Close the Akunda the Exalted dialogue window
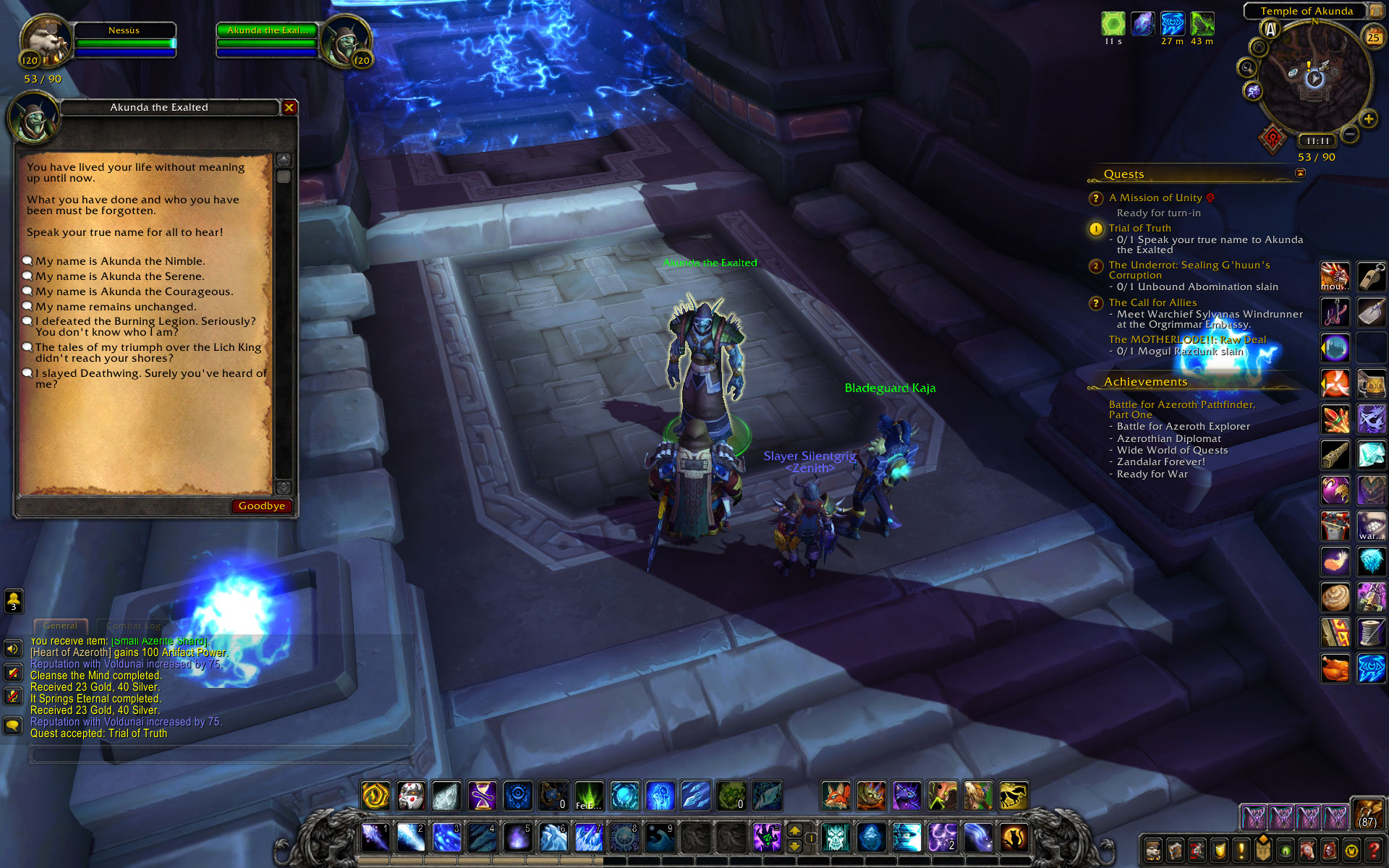Image resolution: width=1389 pixels, height=868 pixels. pos(289,108)
